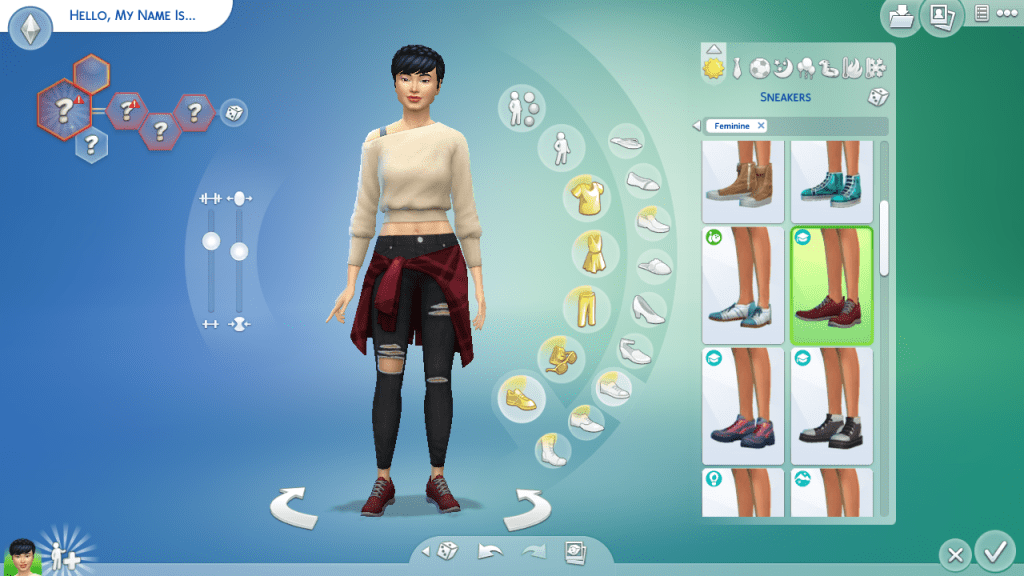Select the Athletic outfit soccer ball tab
Viewport: 1024px width, 576px height.
pos(759,68)
